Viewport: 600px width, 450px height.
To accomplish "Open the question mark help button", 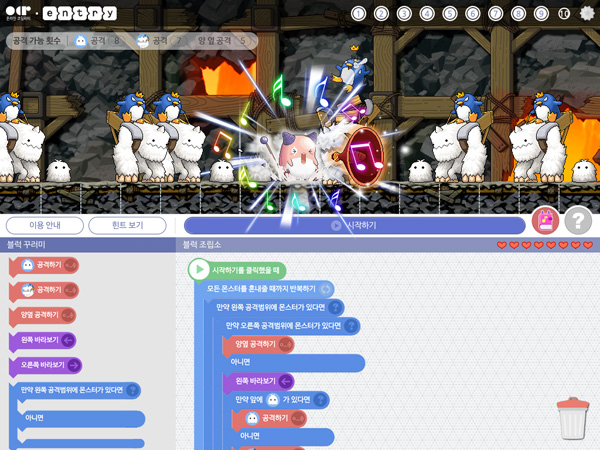I will [578, 221].
